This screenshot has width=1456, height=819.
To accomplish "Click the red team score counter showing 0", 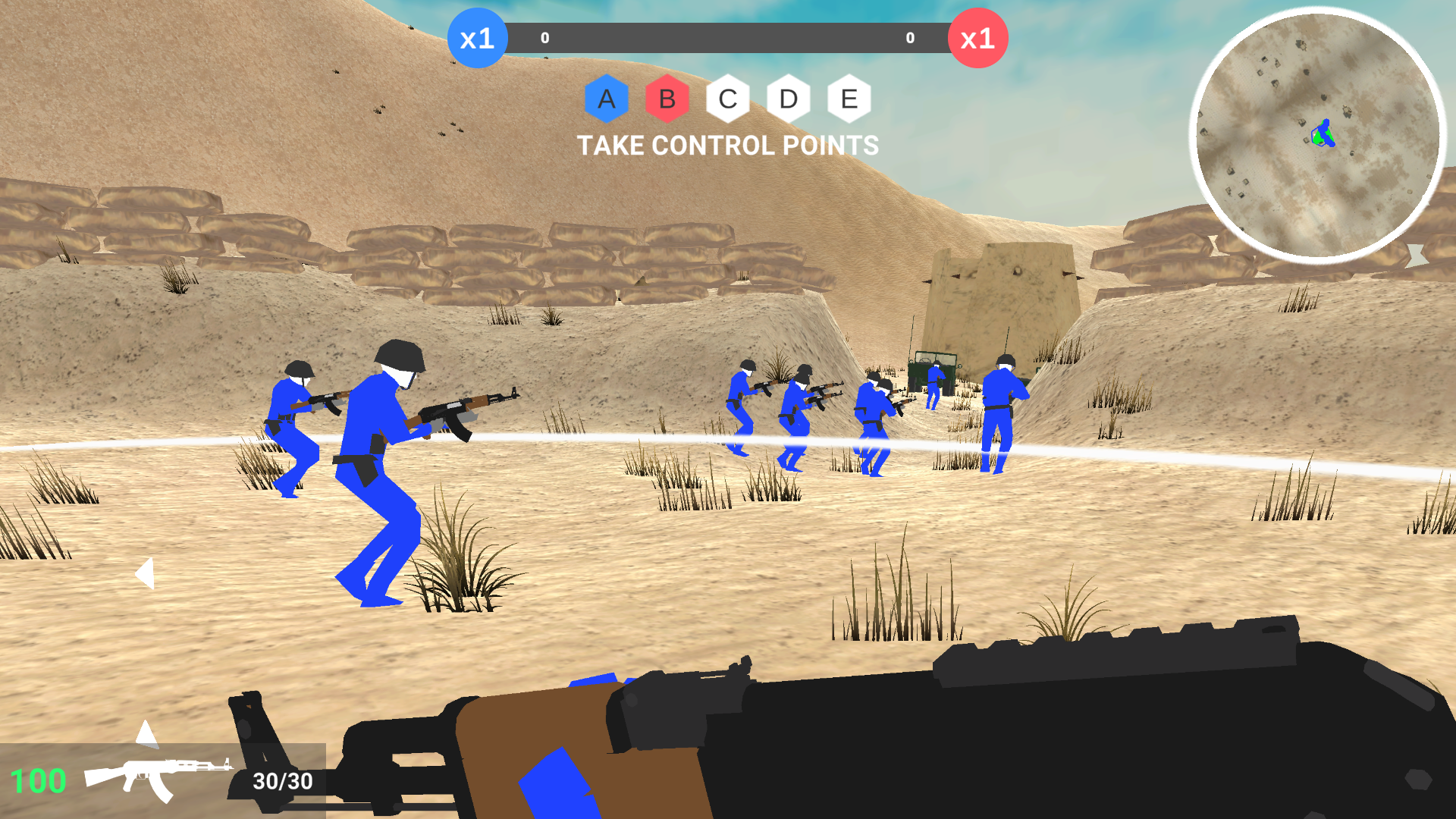I will (x=908, y=36).
